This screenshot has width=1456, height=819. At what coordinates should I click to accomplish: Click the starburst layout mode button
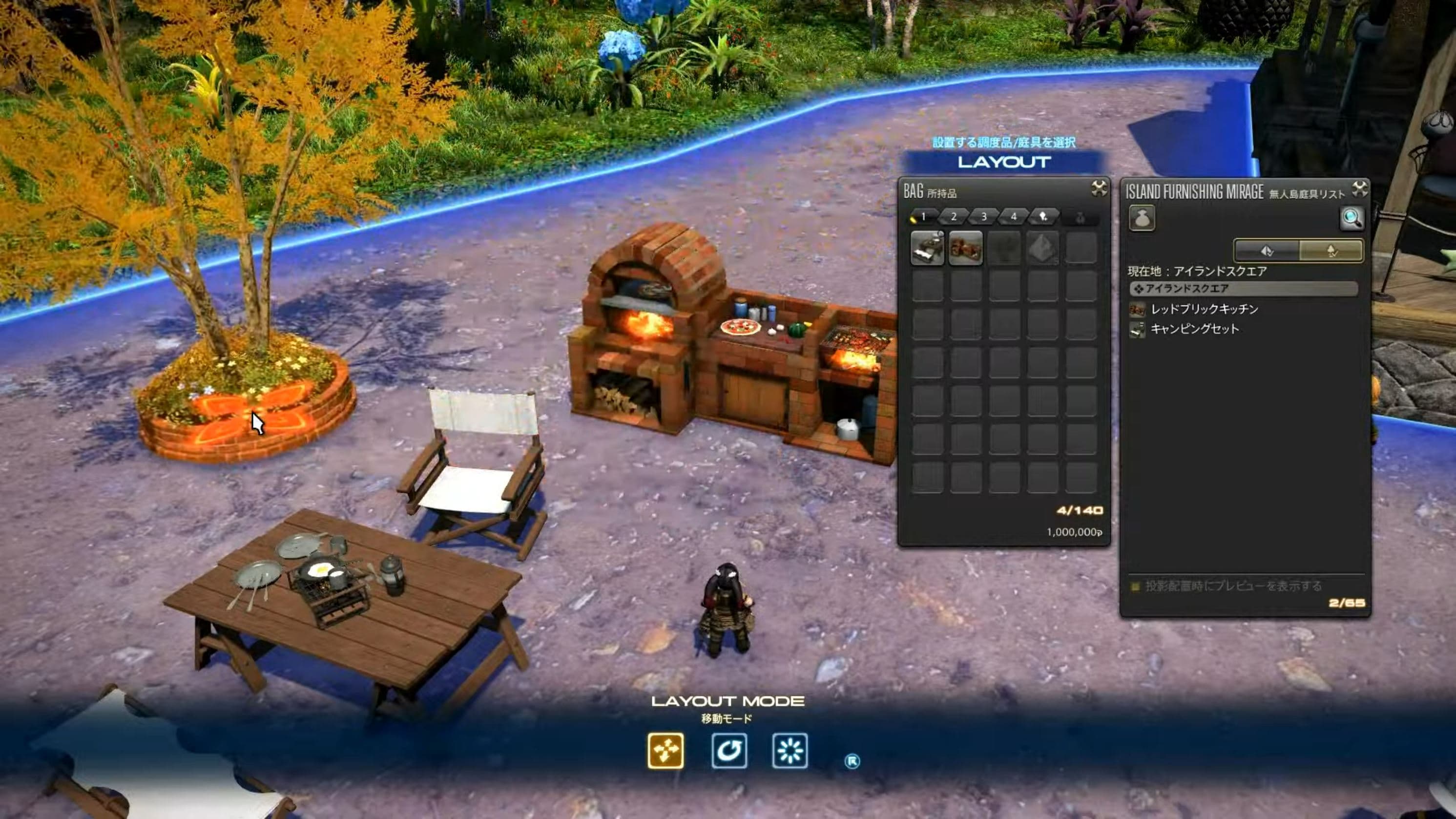pos(790,751)
